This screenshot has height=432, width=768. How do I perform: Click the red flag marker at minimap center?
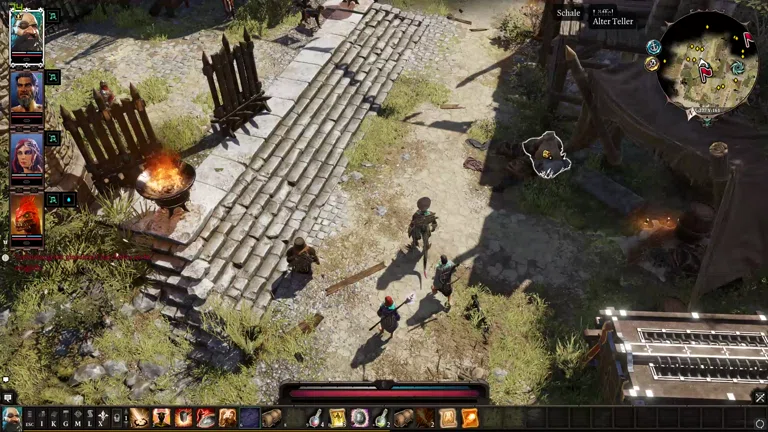pos(705,70)
